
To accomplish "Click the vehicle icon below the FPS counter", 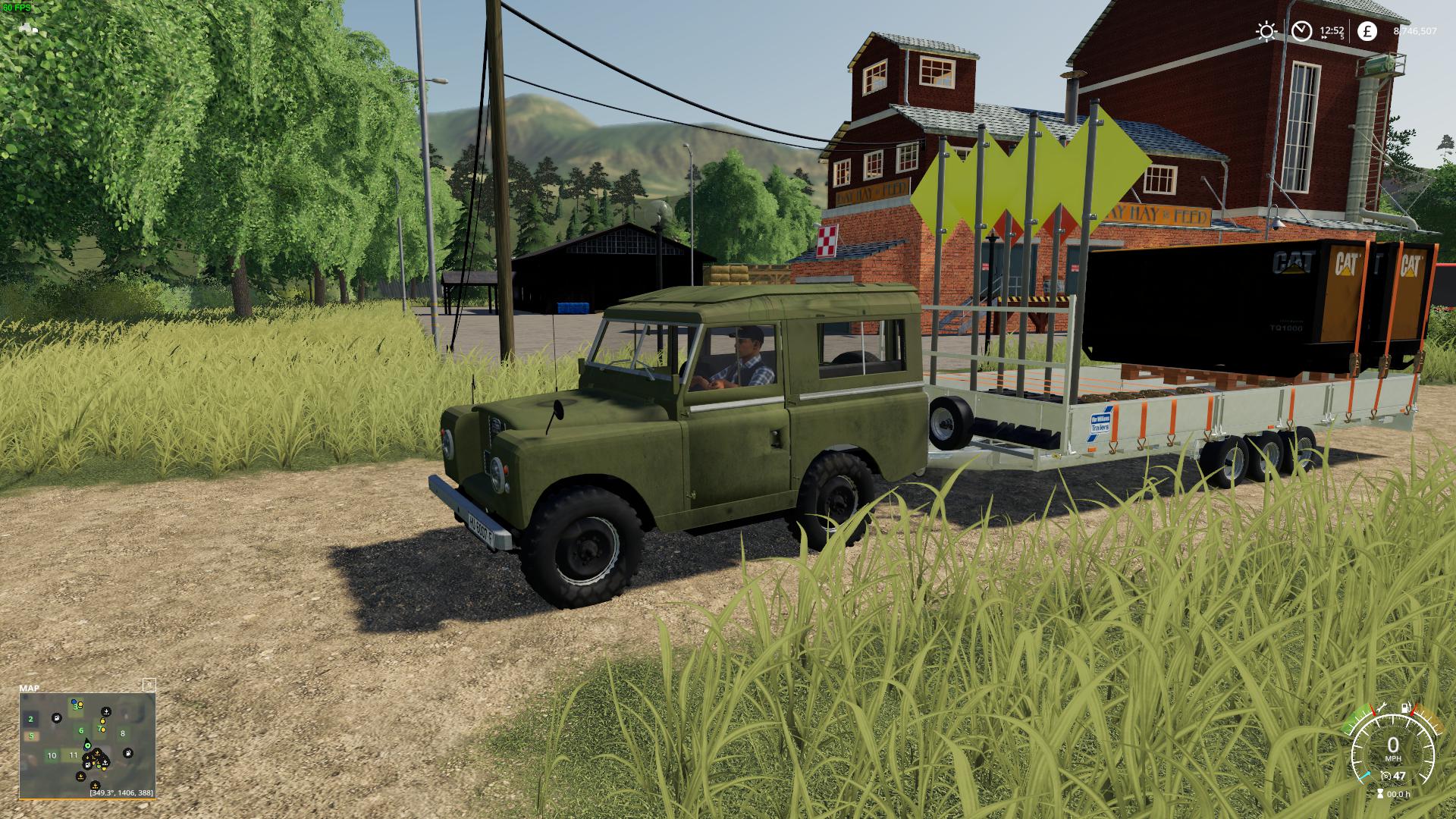I will coord(29,28).
